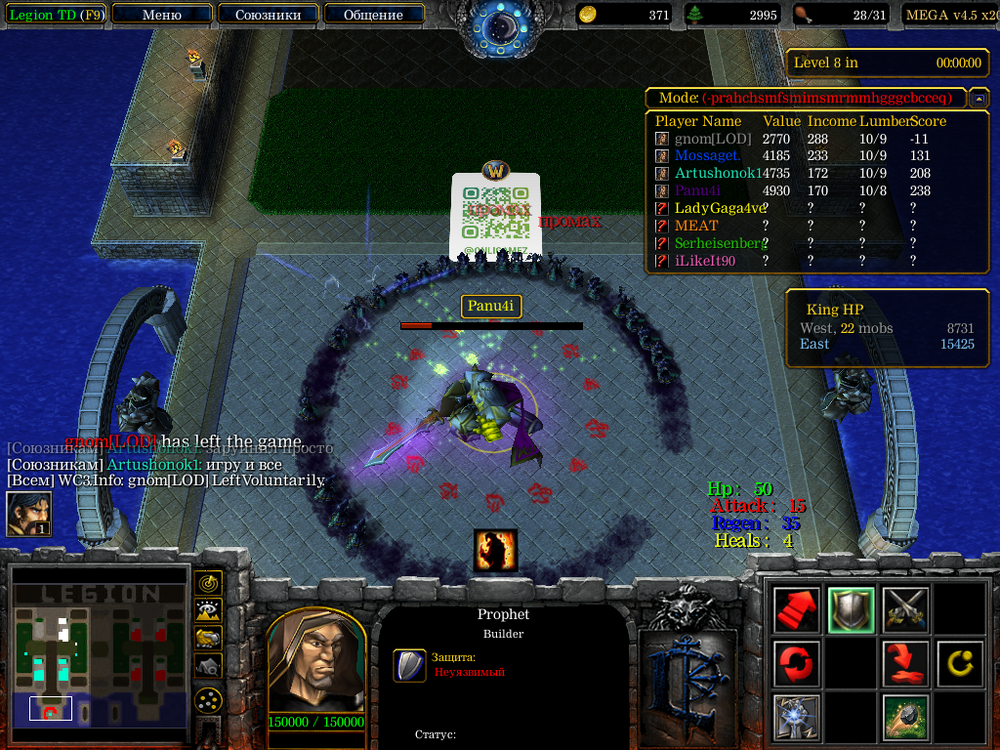This screenshot has width=1000, height=750.
Task: Toggle creep camps display on minimap
Action: (208, 665)
